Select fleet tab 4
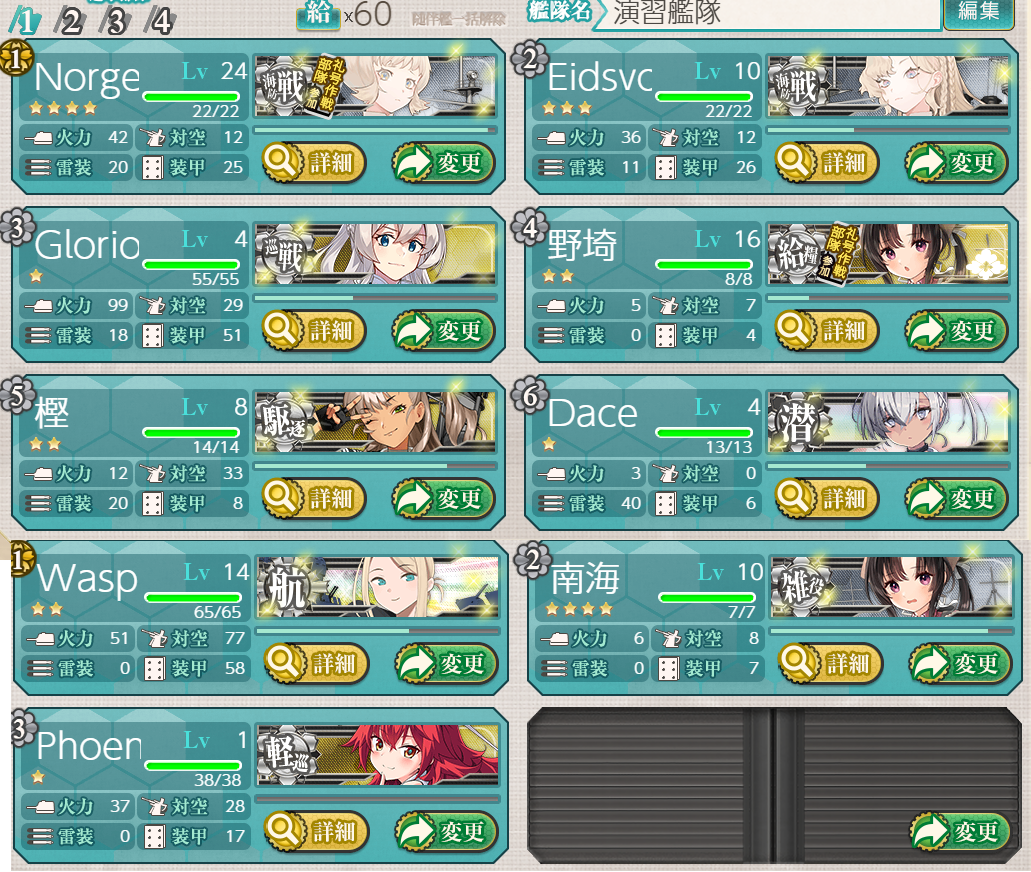1031x872 pixels. coord(160,20)
